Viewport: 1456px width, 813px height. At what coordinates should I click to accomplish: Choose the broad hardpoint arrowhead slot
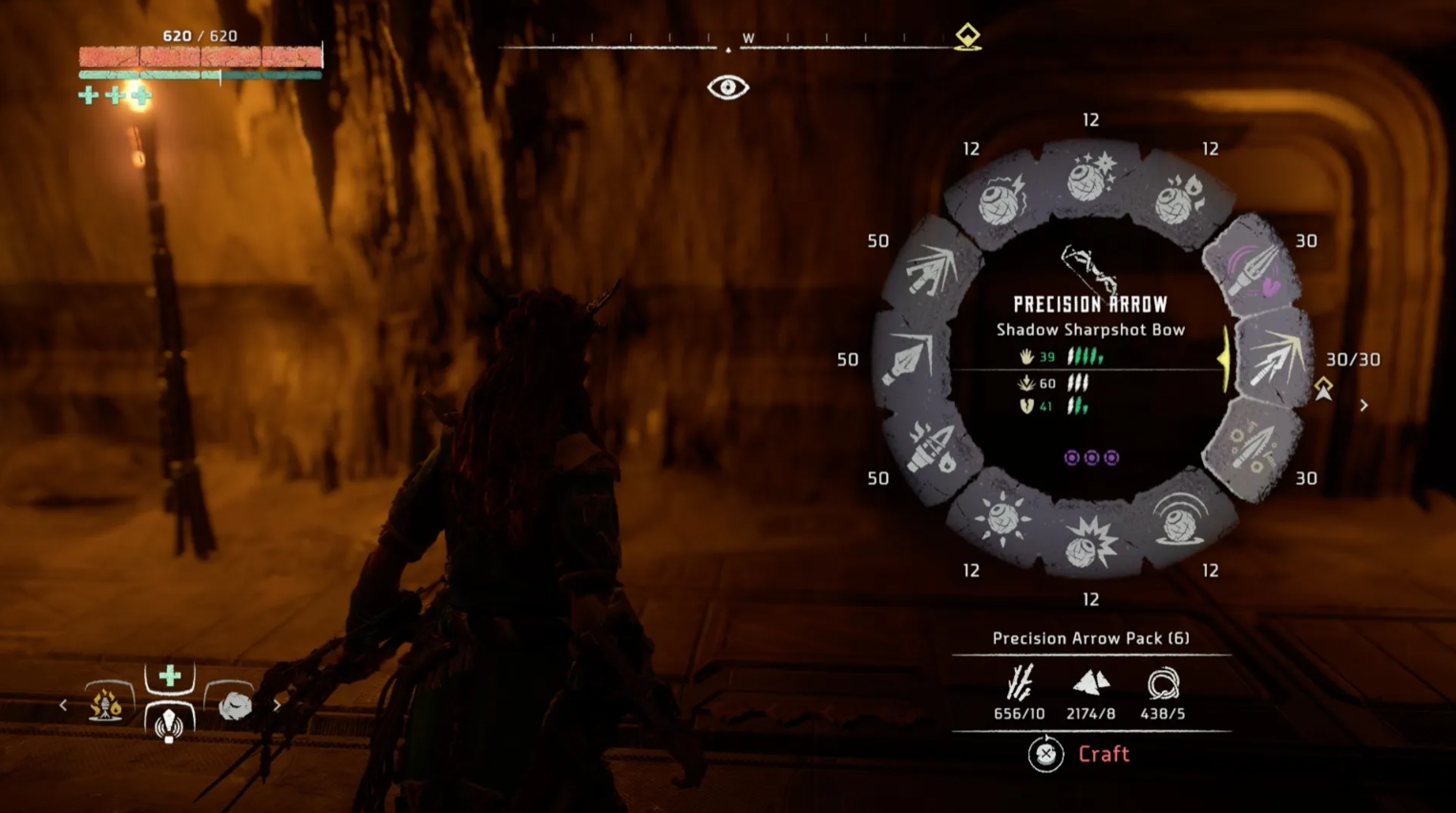908,361
